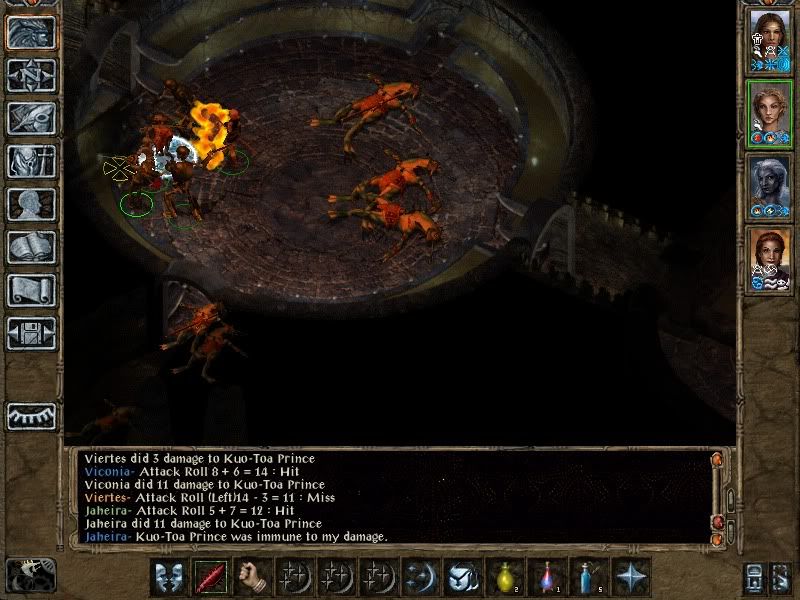Open the priest scroll button
The image size is (800, 600).
tap(31, 290)
